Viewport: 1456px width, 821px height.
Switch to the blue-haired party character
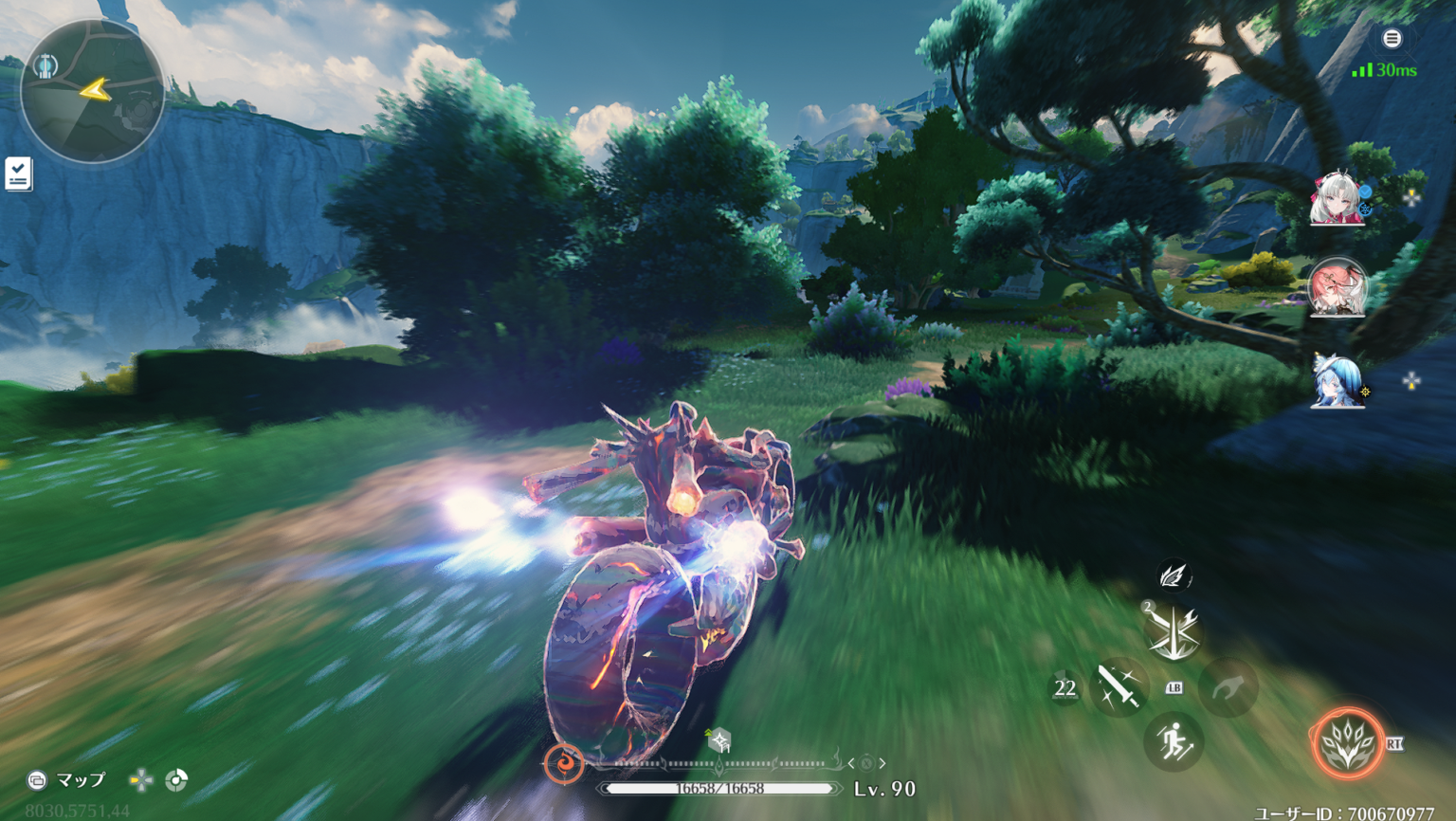pyautogui.click(x=1337, y=381)
